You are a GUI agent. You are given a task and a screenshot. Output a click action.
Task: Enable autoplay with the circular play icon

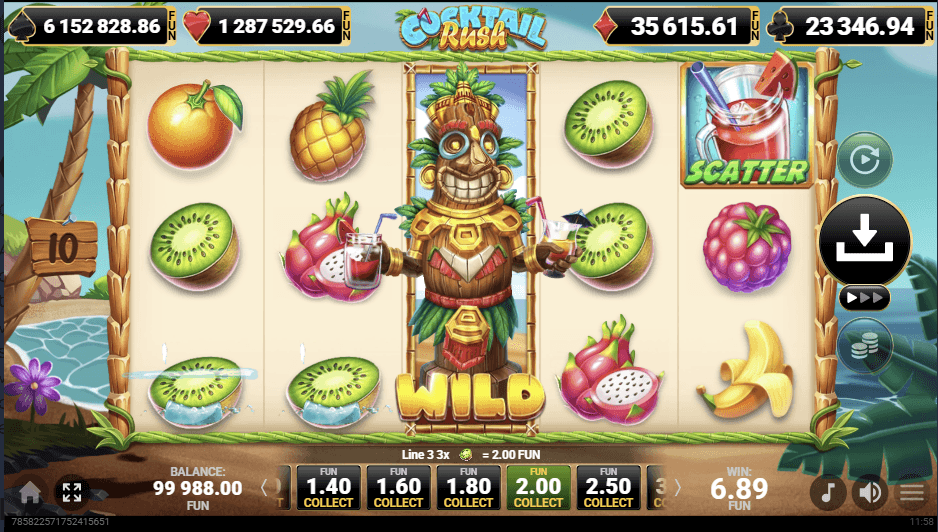[x=863, y=160]
